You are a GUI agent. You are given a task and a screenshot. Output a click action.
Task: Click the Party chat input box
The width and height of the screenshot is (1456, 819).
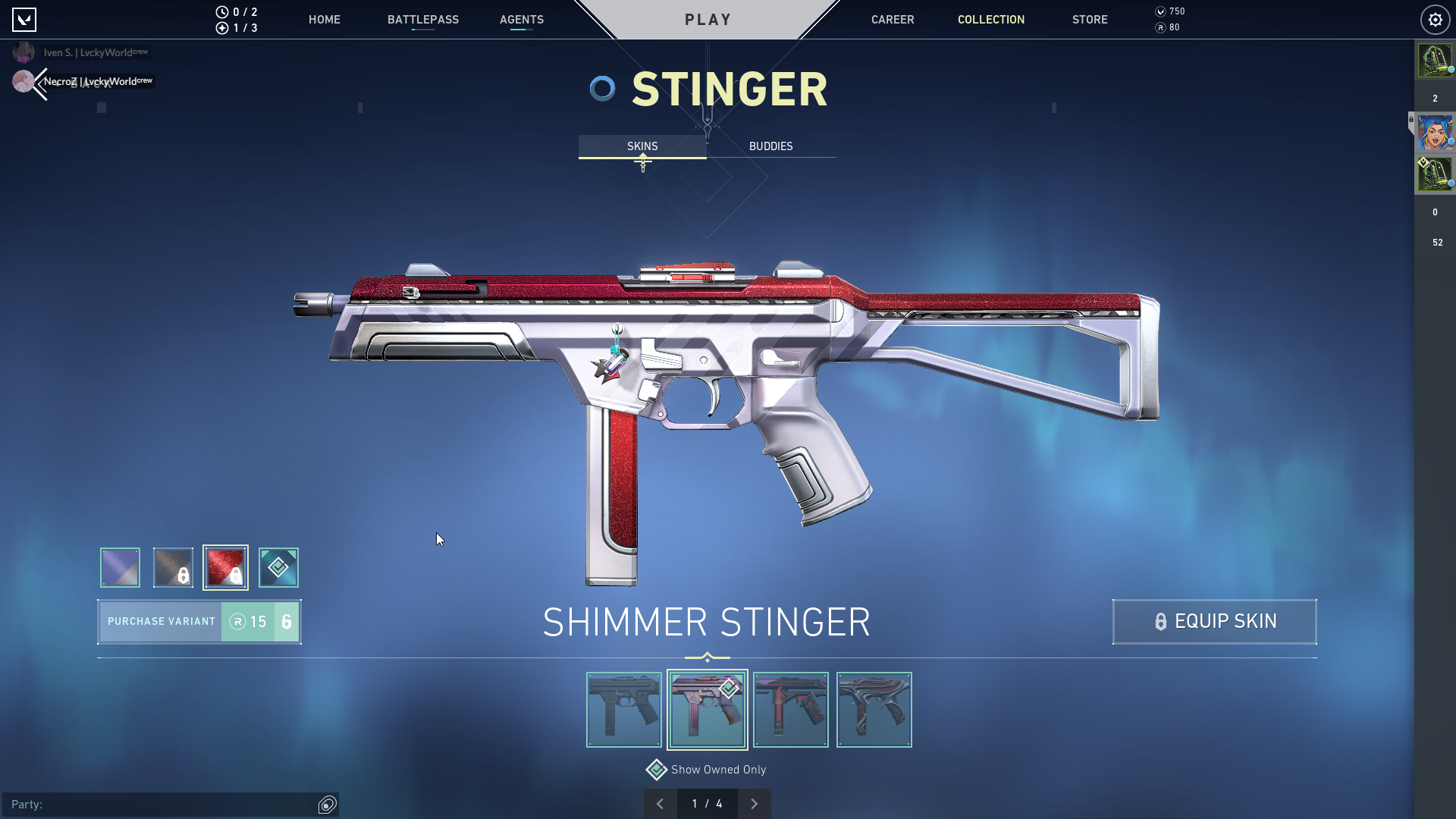coord(159,805)
